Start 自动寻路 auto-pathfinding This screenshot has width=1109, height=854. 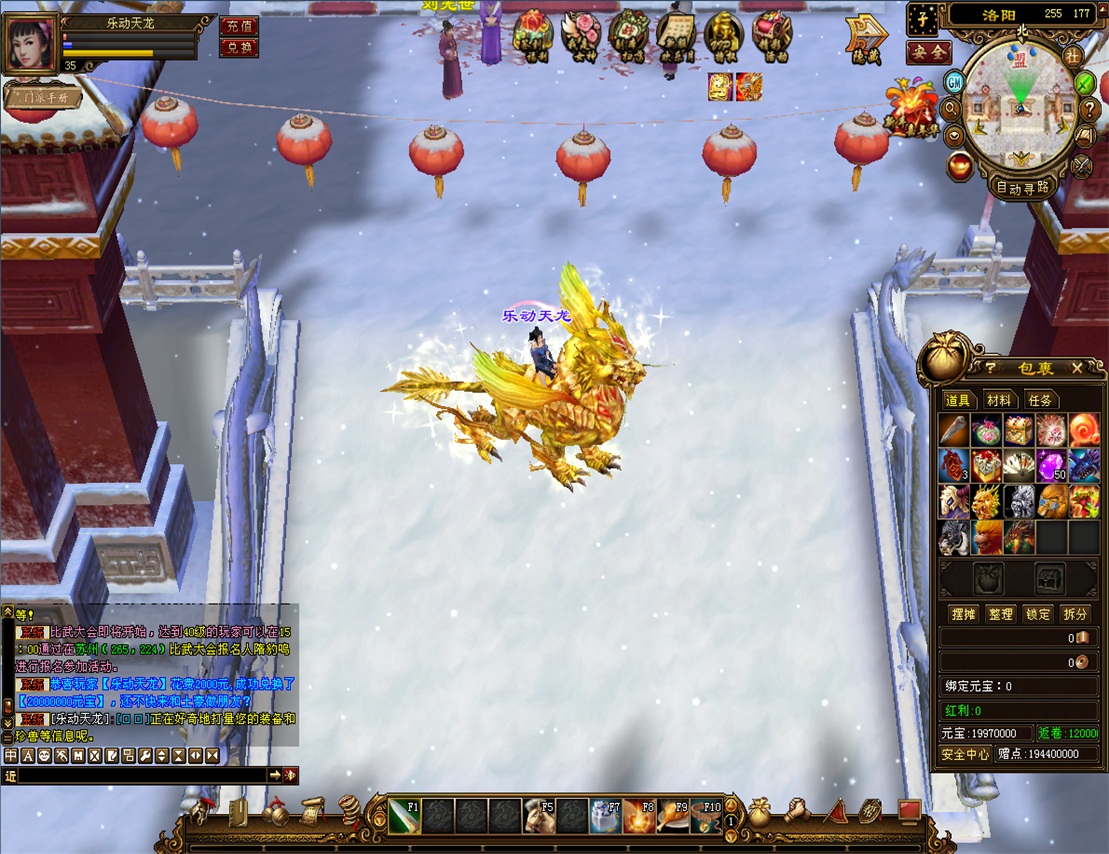click(1022, 186)
